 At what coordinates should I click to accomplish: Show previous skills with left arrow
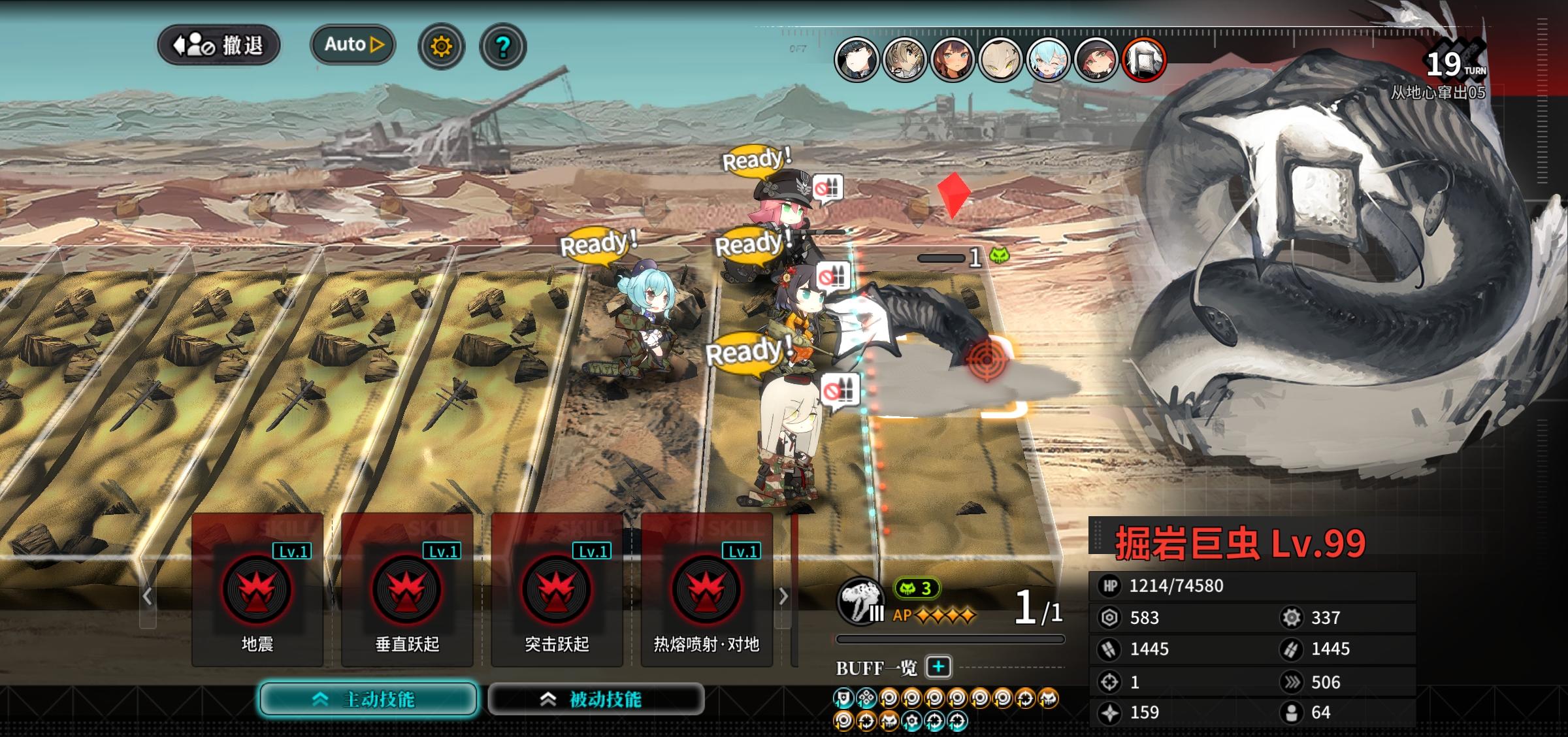click(148, 596)
